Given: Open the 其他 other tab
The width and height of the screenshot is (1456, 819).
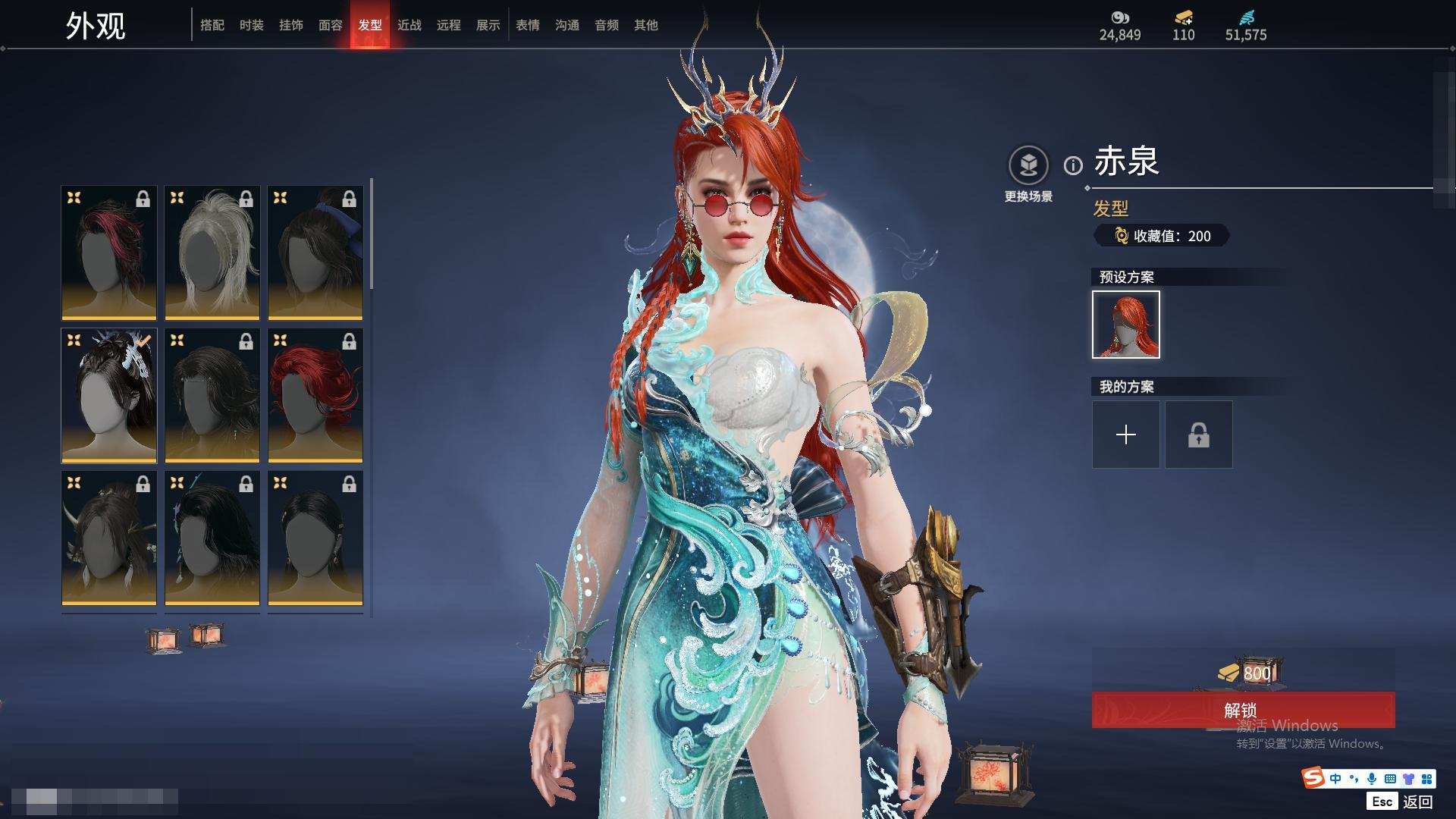Looking at the screenshot, I should tap(646, 25).
